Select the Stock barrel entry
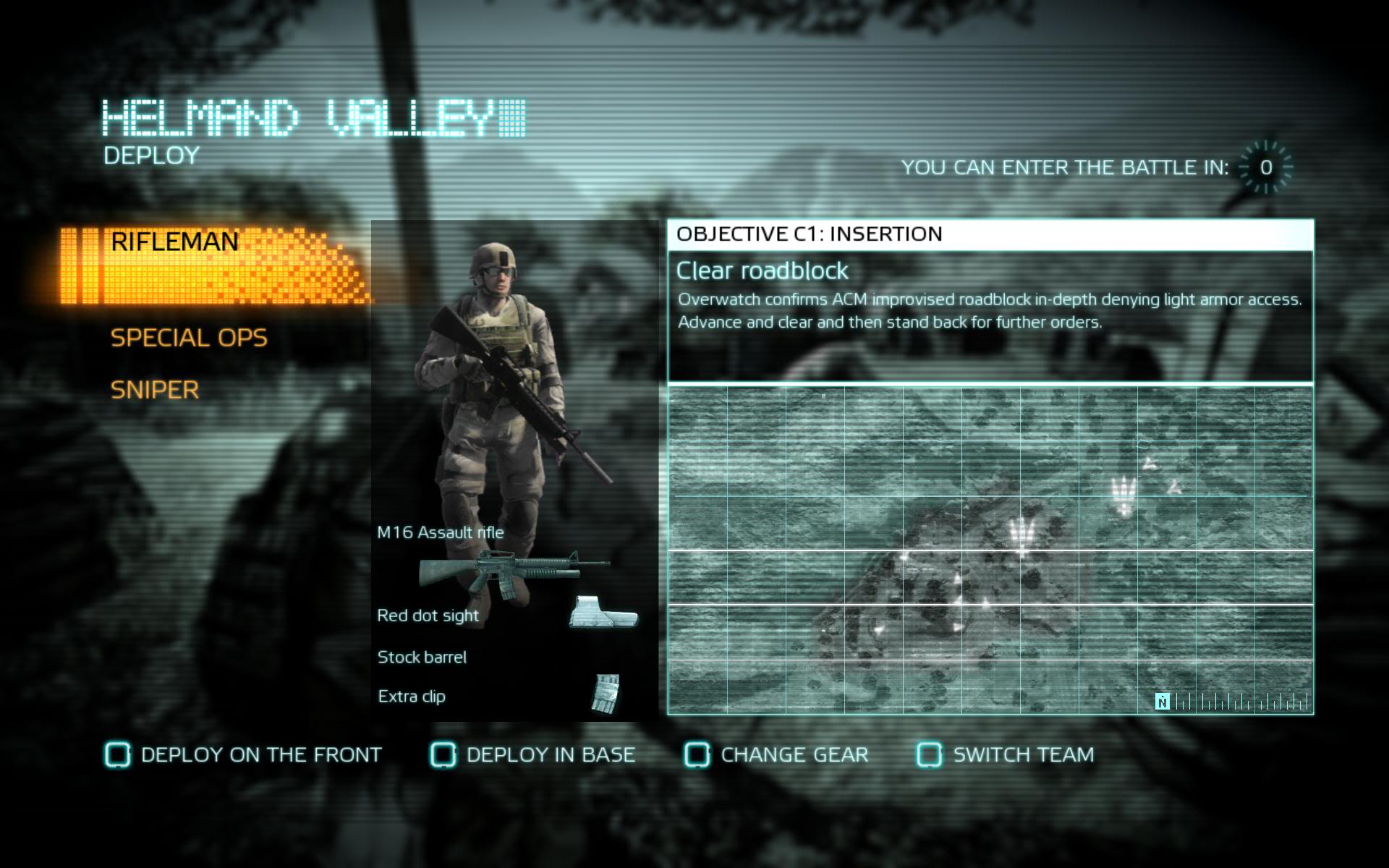 [422, 658]
